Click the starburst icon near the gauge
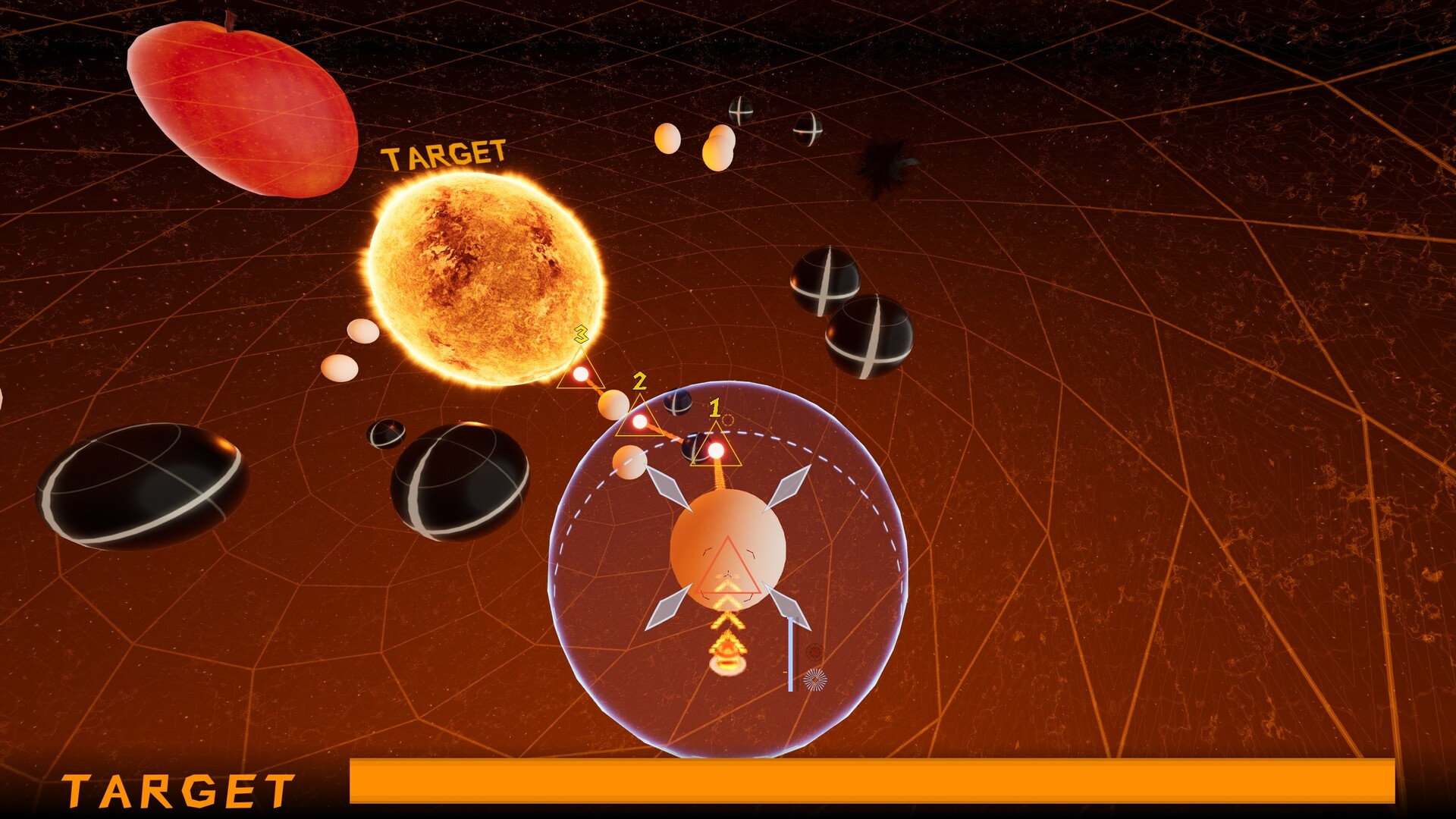This screenshot has height=819, width=1456. (x=815, y=680)
